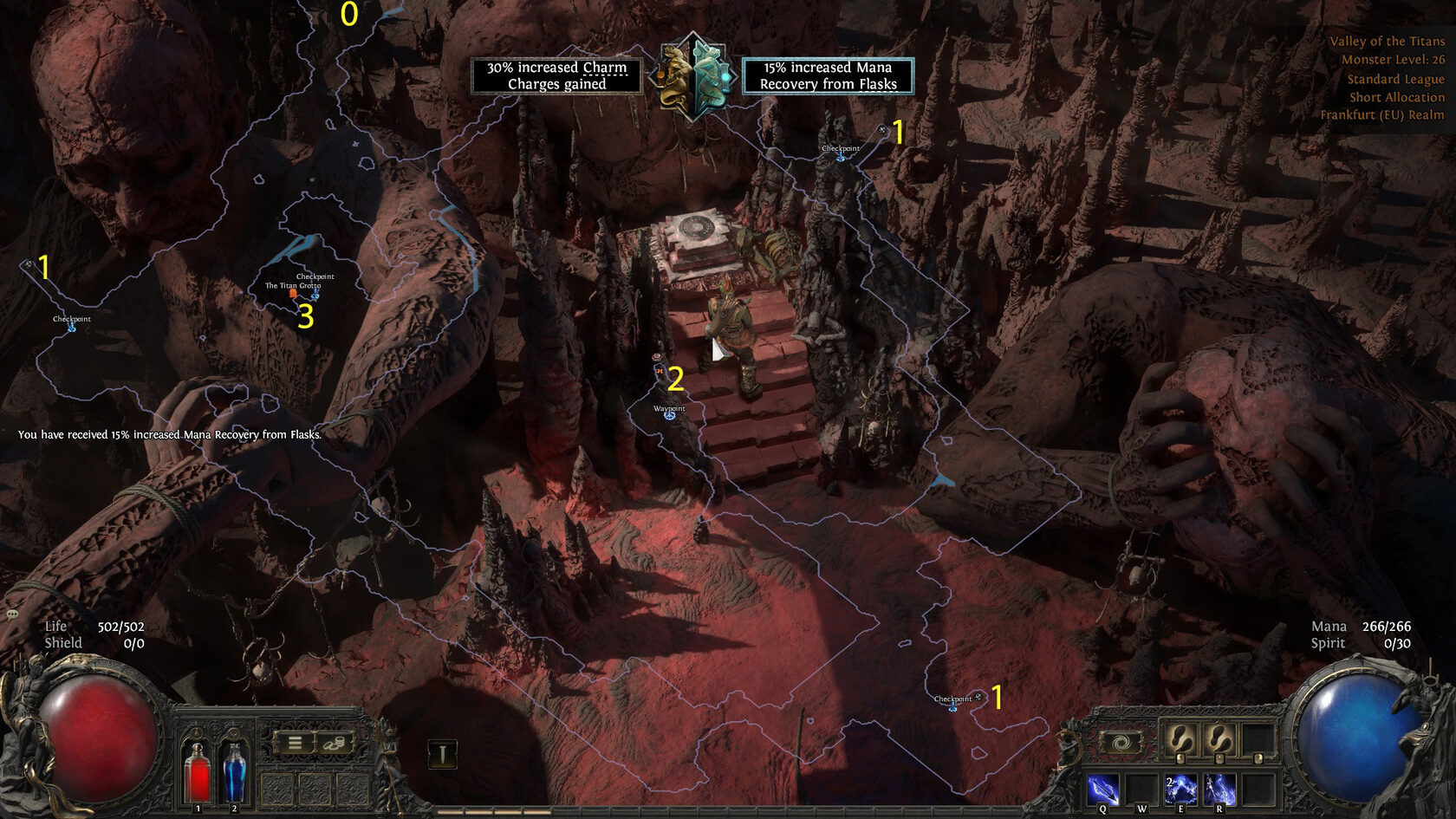Activate the lightning arrow skill on Q
1456x819 pixels.
coord(1102,790)
